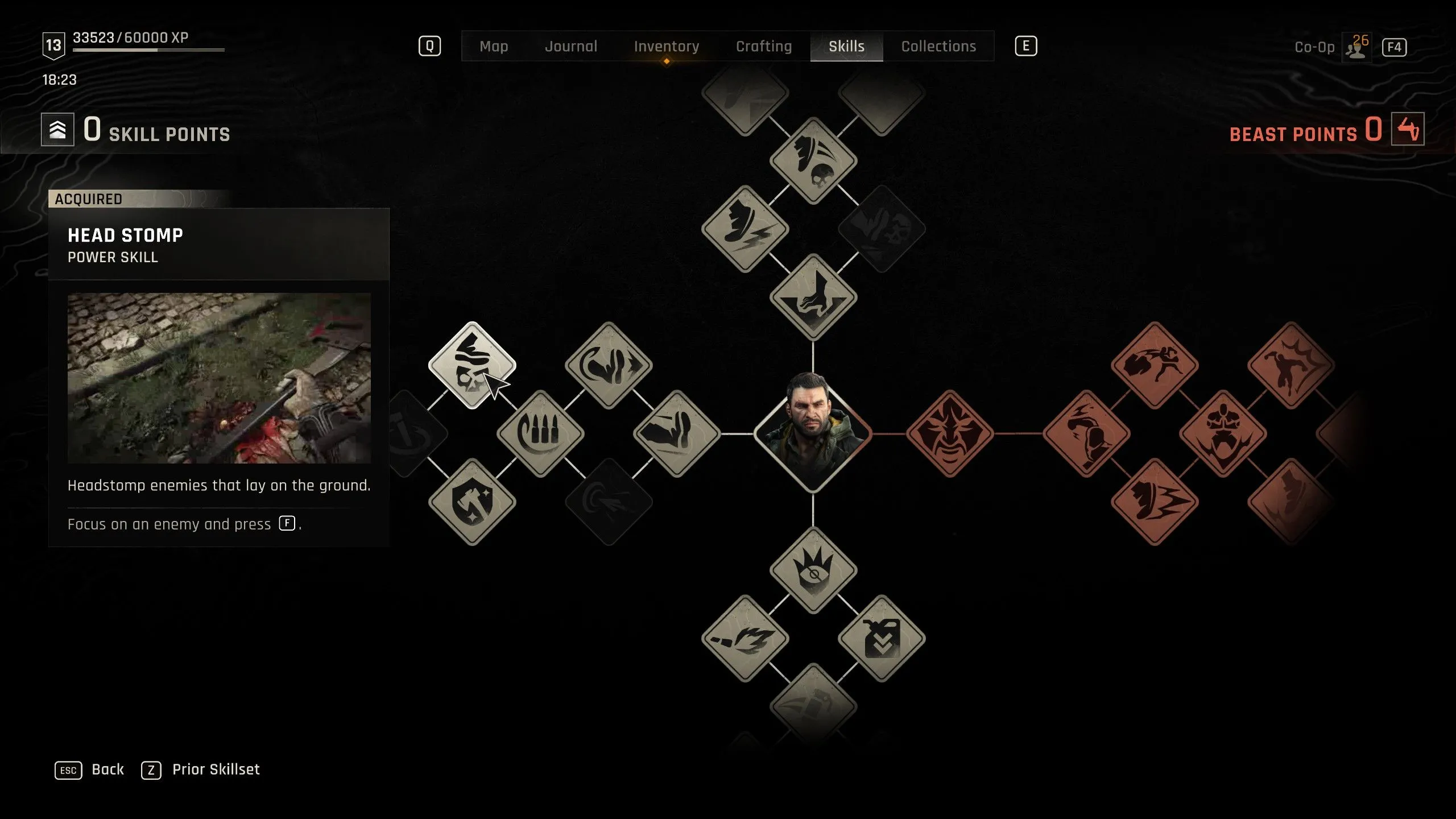Select the Head Stomp skull skill node

472,365
